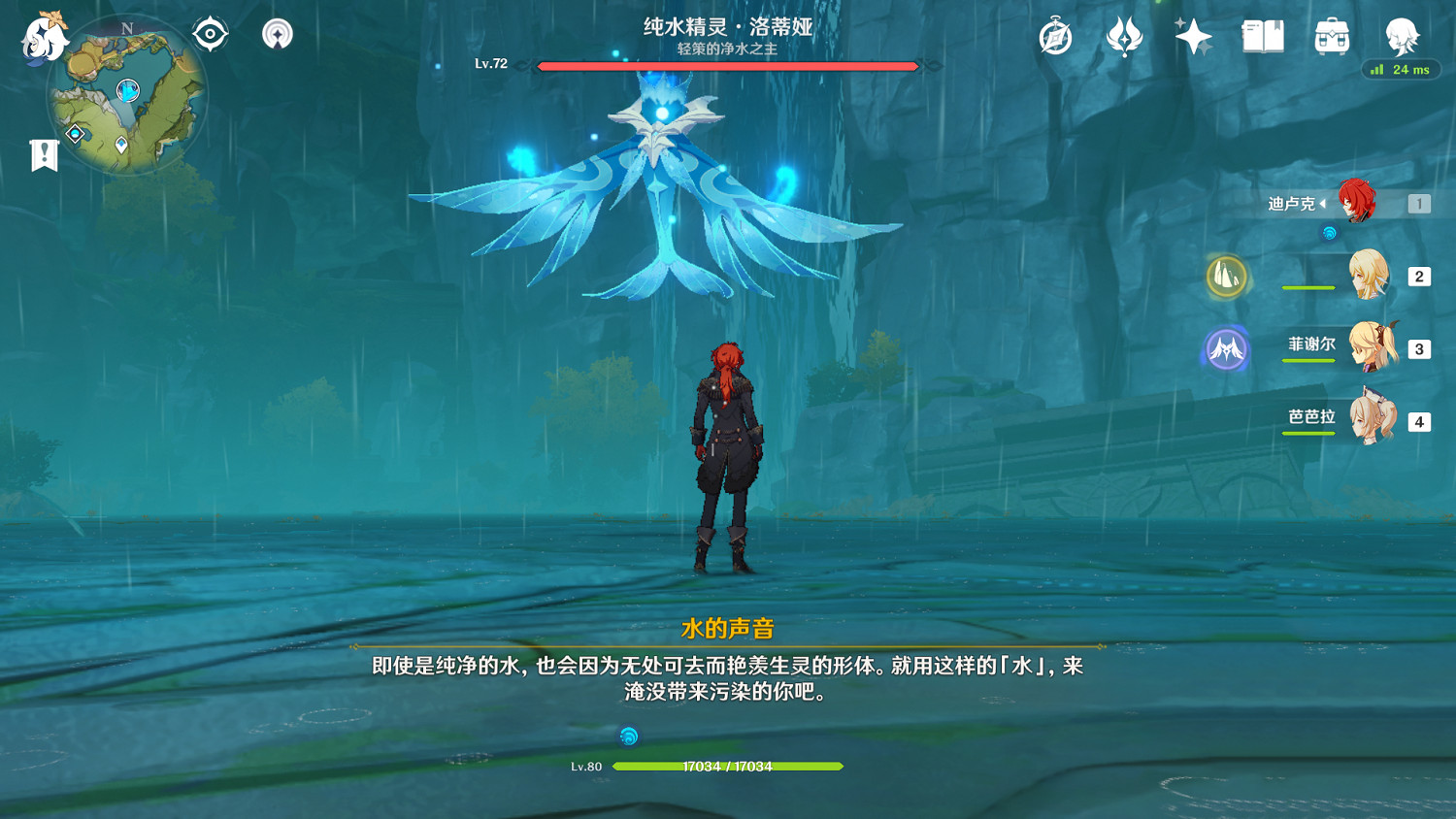The image size is (1456, 819).
Task: Click the challenge banner icon below the minimap
Action: [x=43, y=151]
